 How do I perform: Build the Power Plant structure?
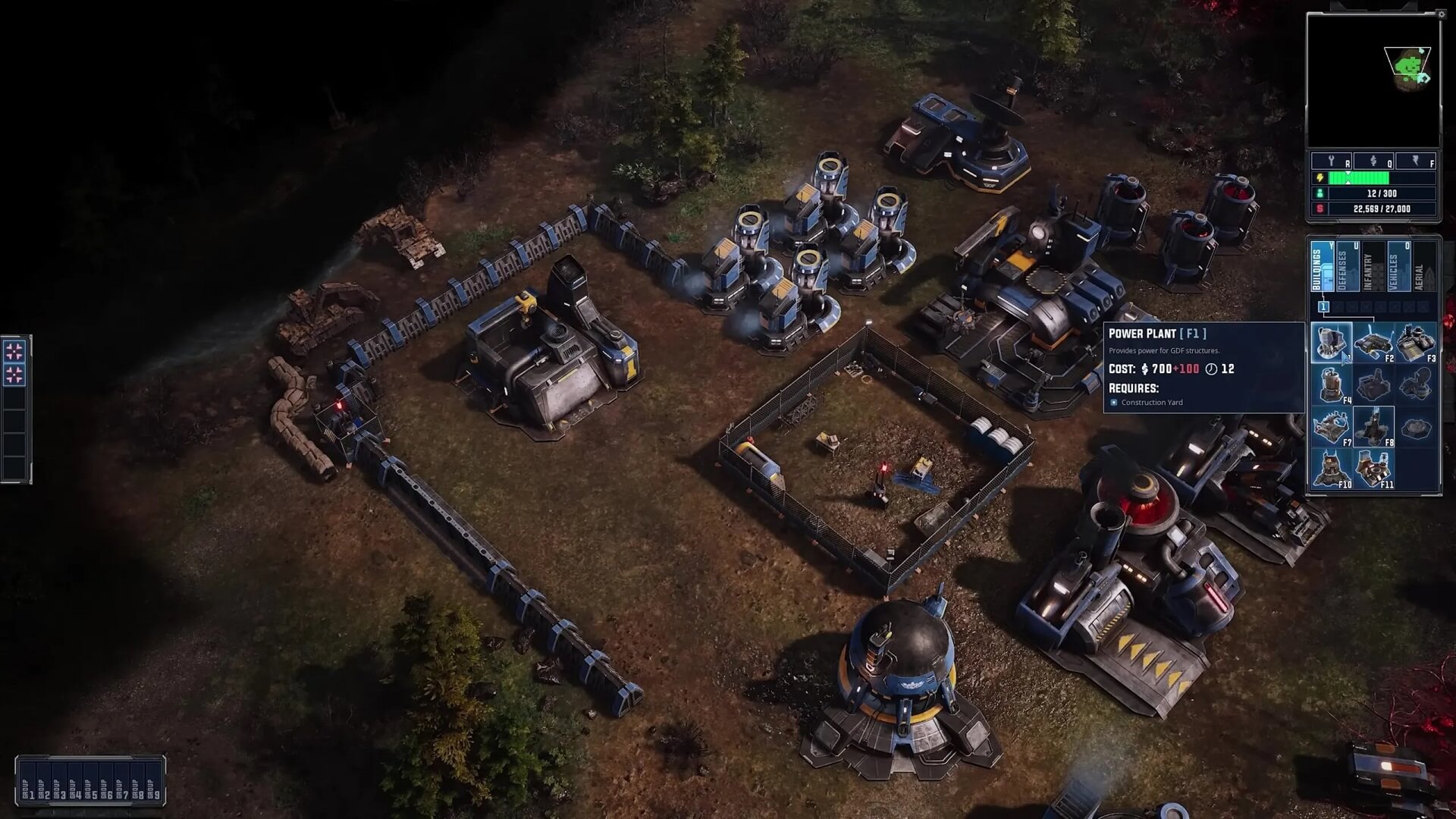[x=1331, y=343]
